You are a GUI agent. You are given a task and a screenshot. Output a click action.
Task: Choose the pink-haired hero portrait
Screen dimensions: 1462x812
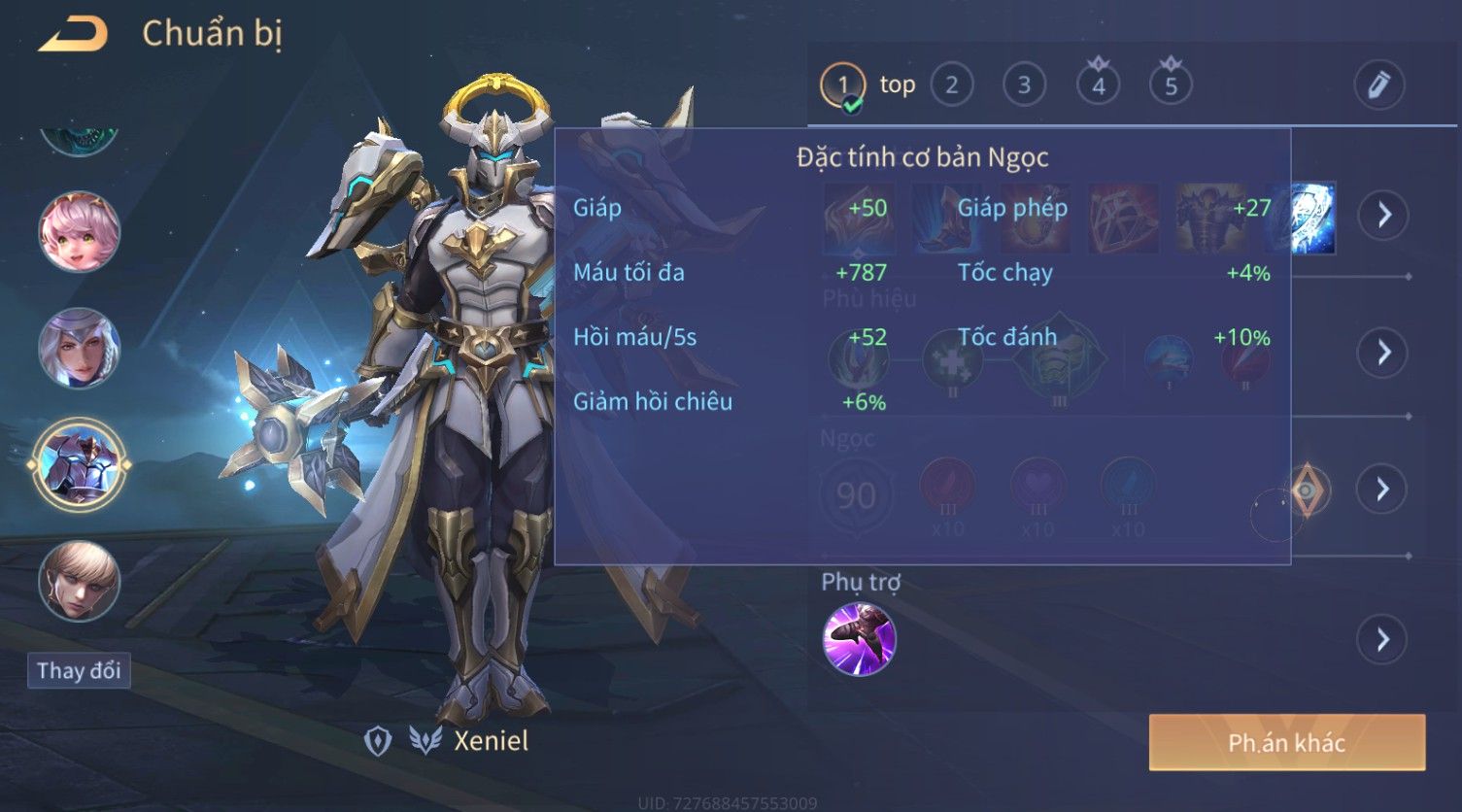(80, 232)
